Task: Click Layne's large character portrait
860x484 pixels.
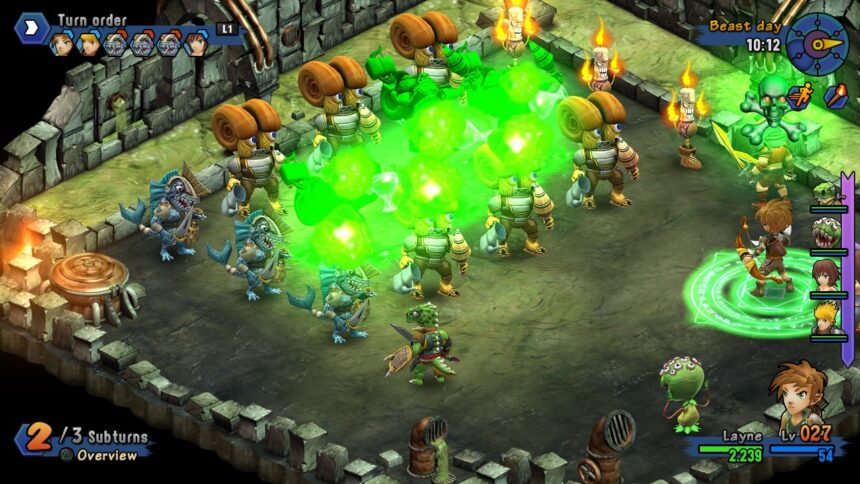Action: (800, 393)
